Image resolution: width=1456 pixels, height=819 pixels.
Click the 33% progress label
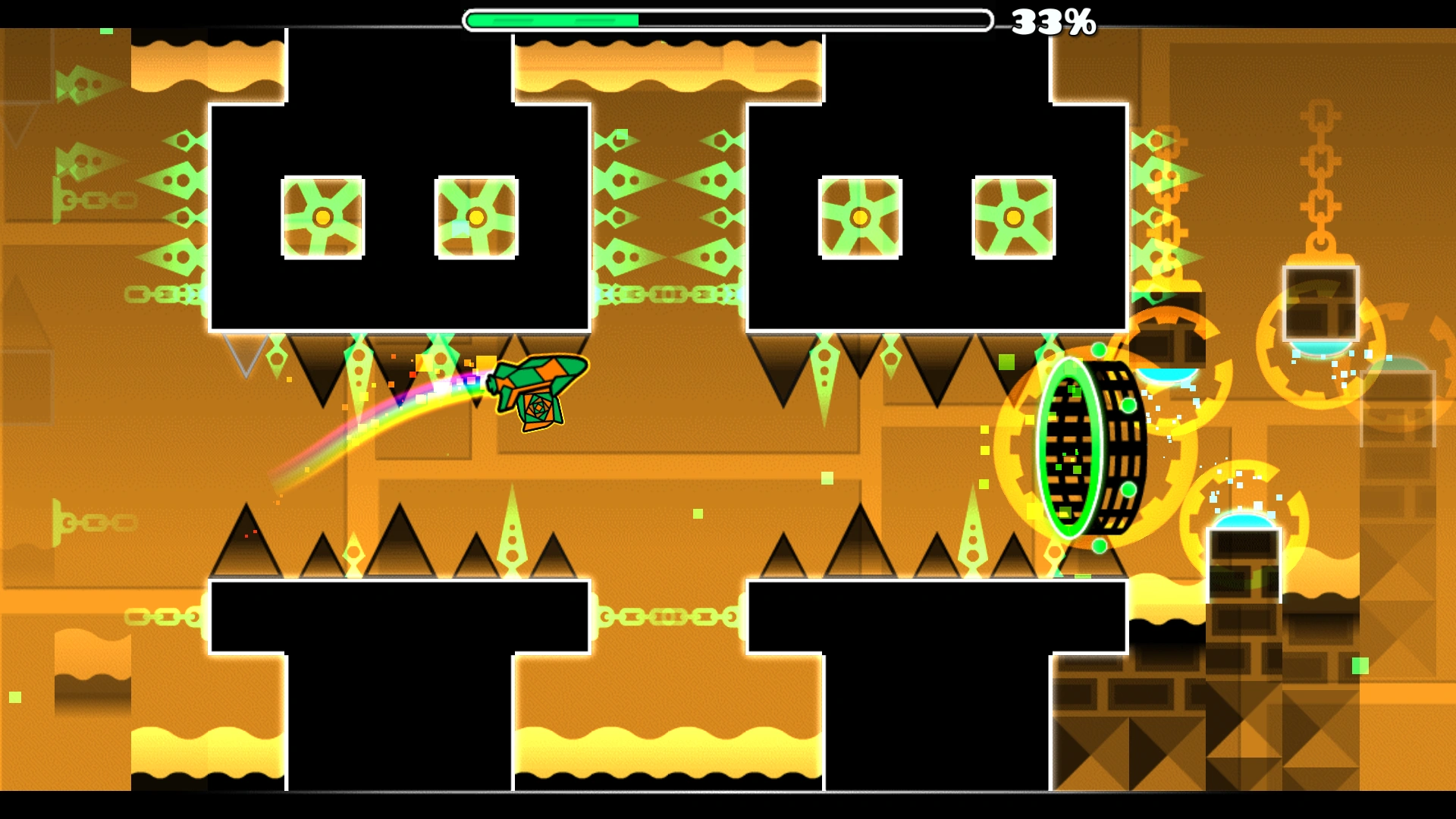pos(1054,21)
